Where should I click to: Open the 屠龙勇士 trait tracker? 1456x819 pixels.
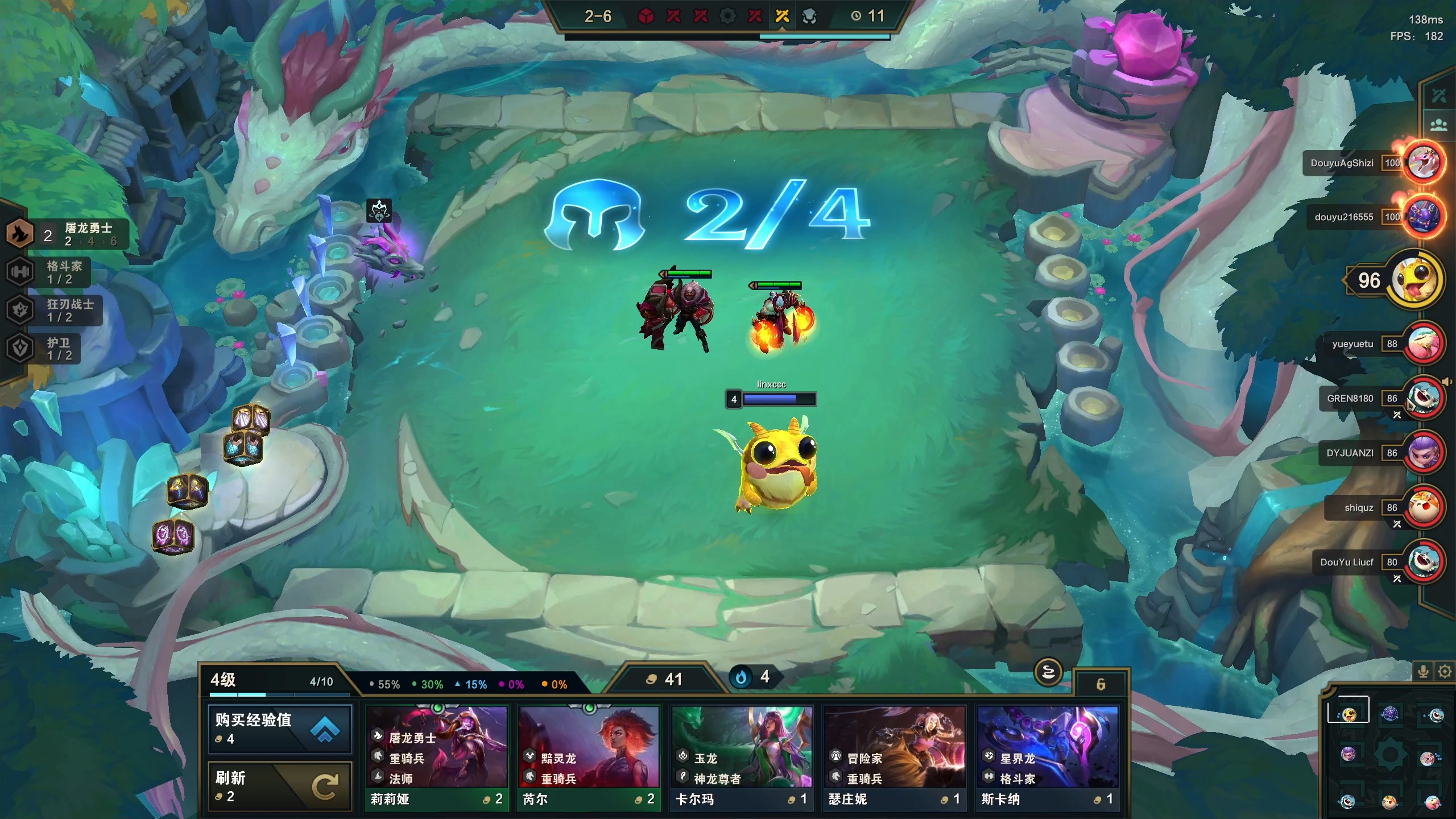(68, 234)
